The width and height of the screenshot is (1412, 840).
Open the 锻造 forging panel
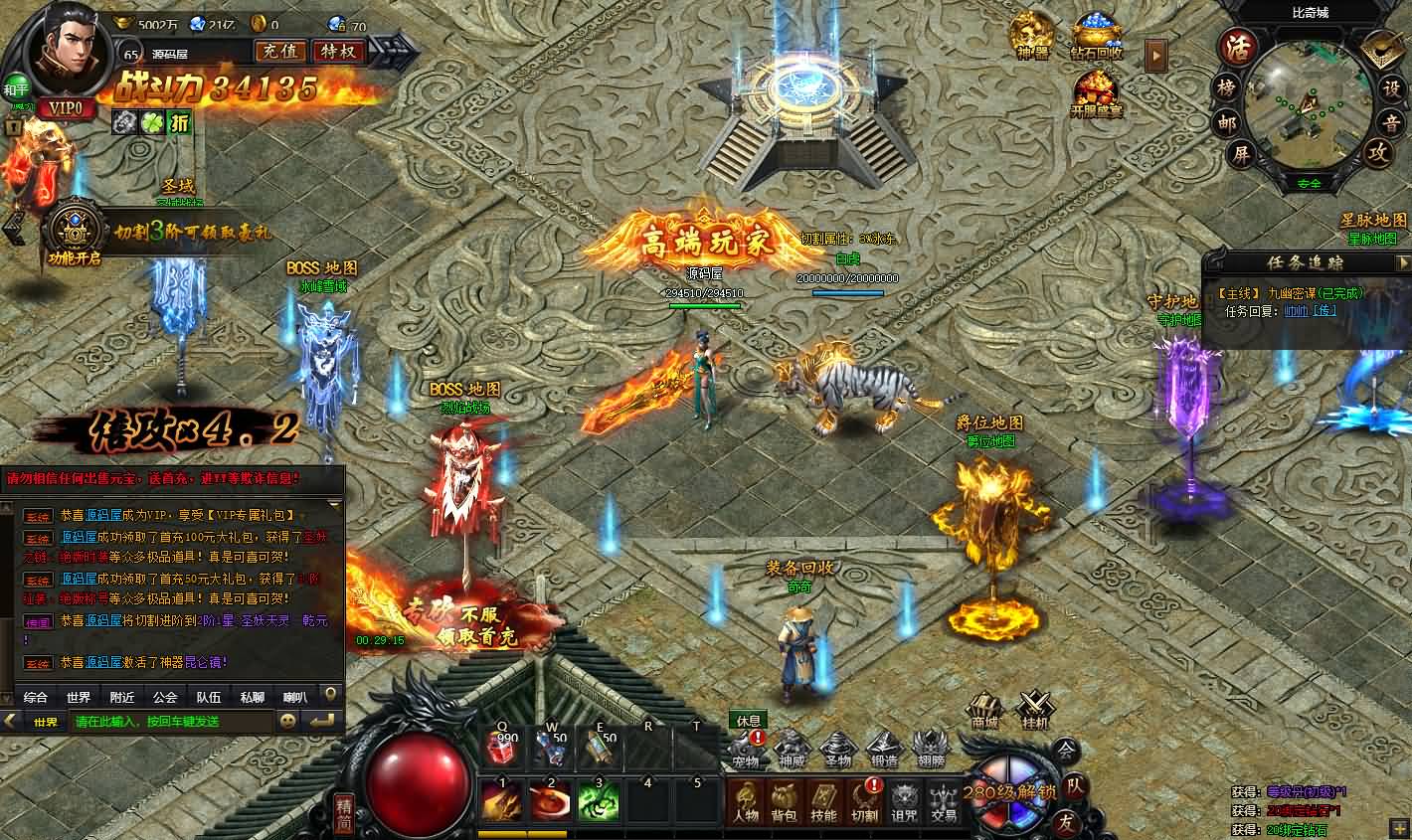coord(885,746)
